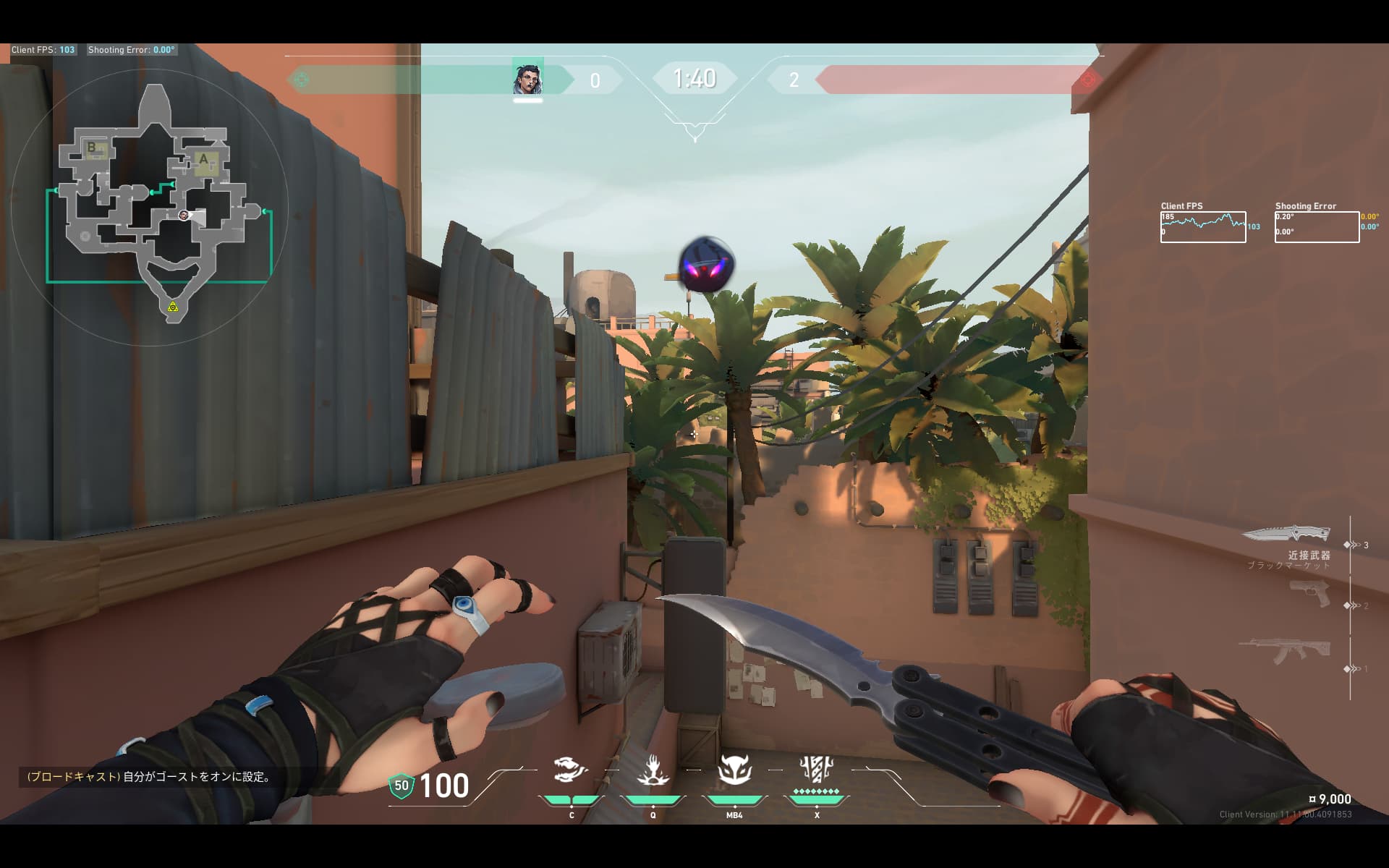Image resolution: width=1389 pixels, height=868 pixels.
Task: Activate the Q ability icon
Action: [653, 771]
